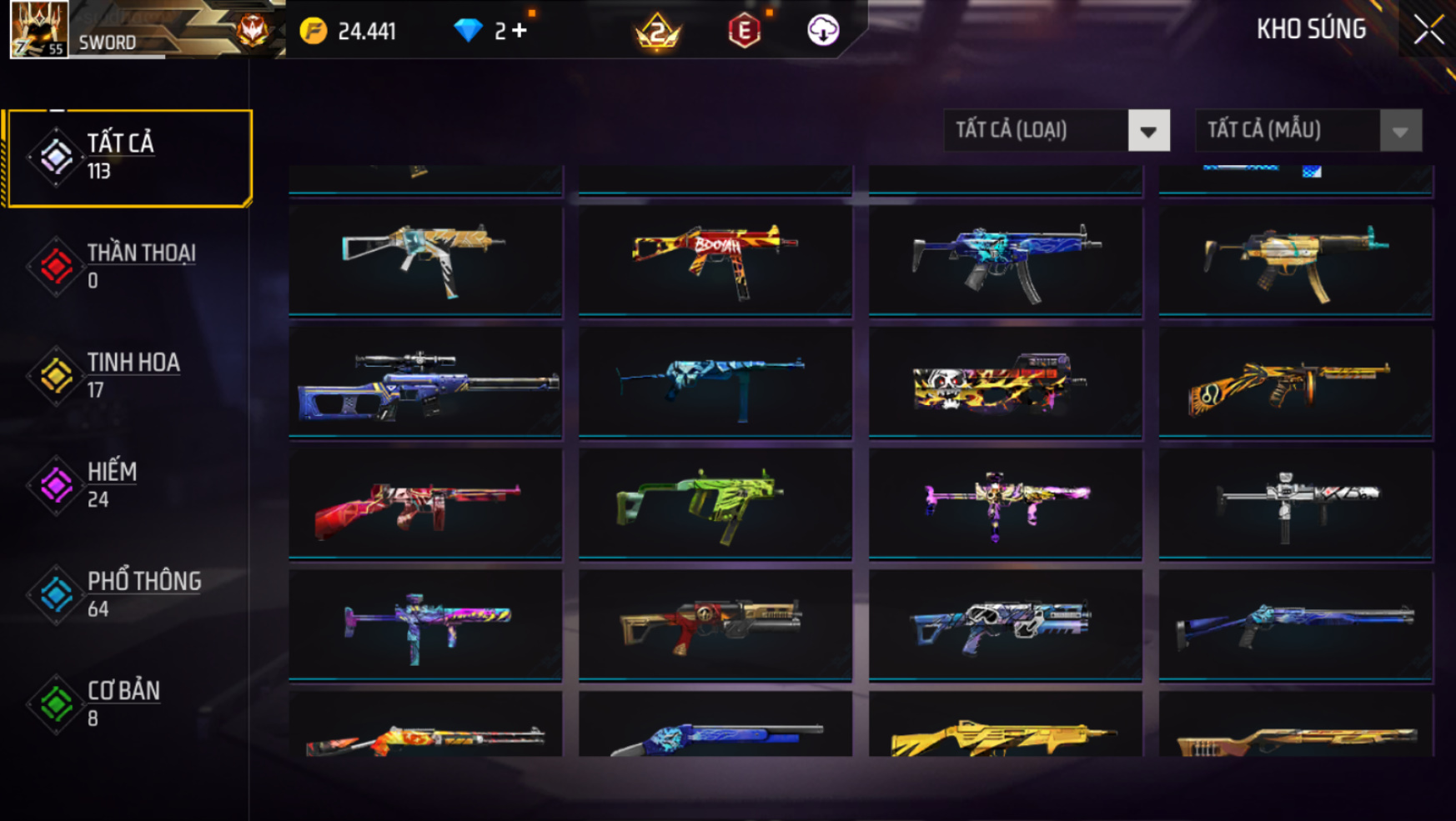This screenshot has height=821, width=1456.
Task: Open the cloud download icon
Action: 822,31
